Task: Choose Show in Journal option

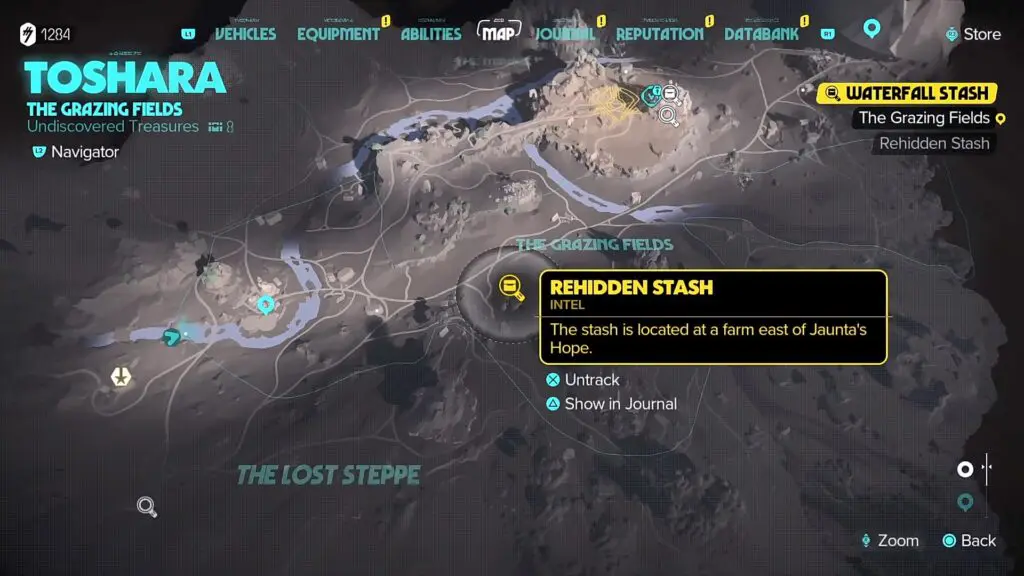Action: (619, 404)
